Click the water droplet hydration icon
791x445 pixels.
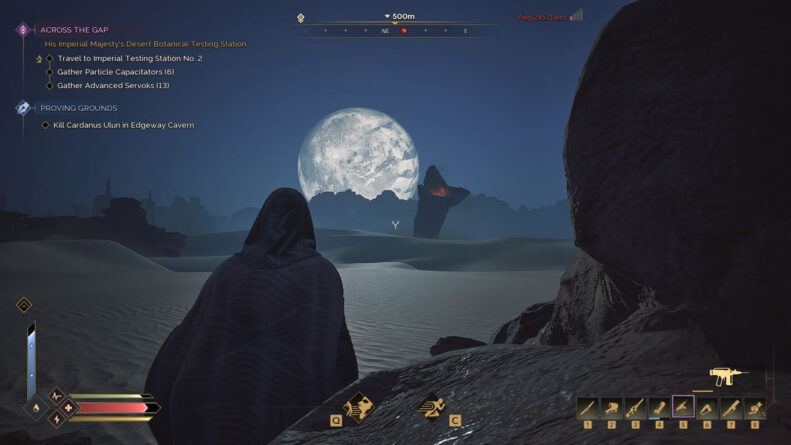36,408
